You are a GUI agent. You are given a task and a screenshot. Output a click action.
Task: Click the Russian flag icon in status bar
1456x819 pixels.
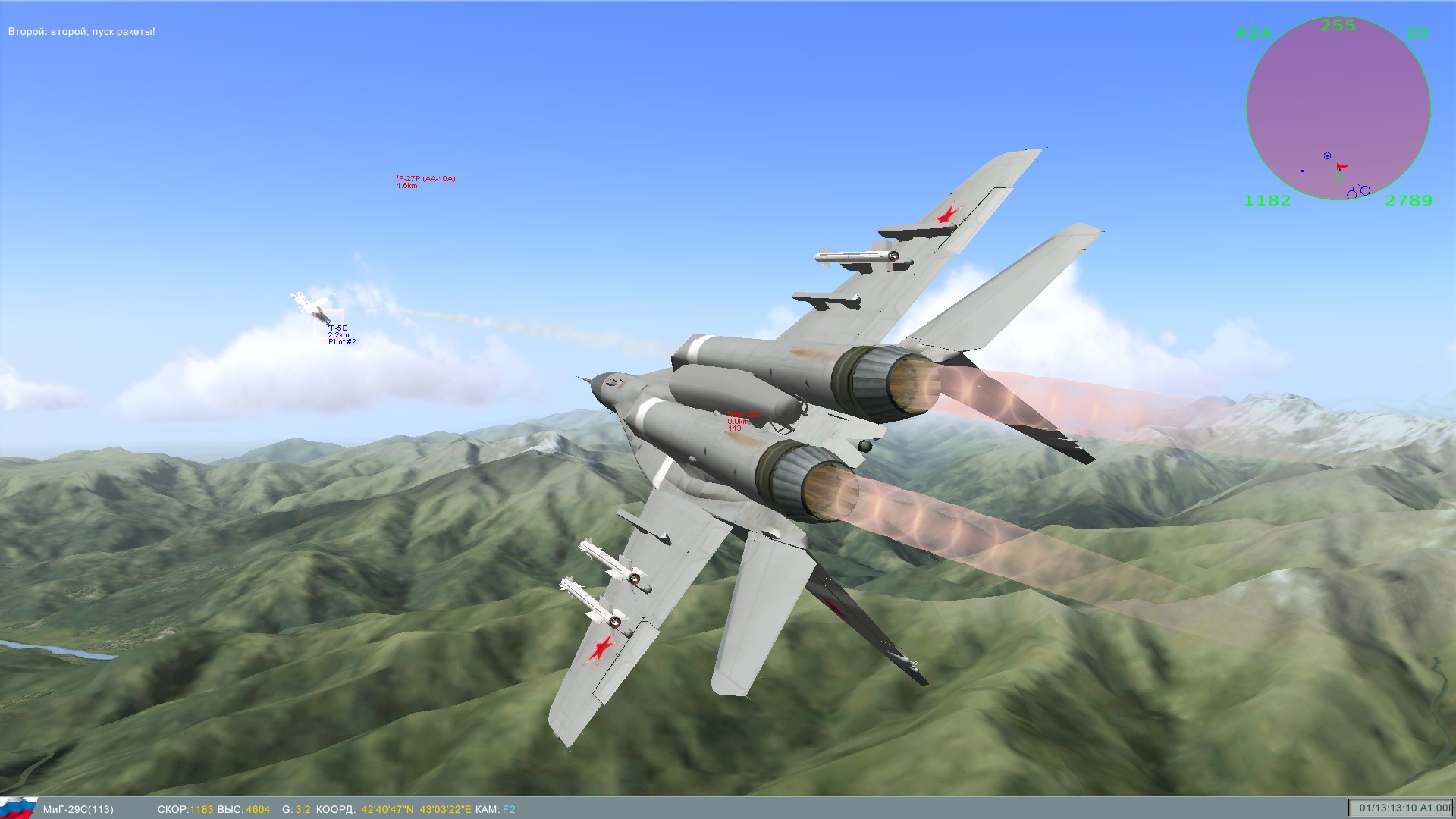click(x=18, y=807)
